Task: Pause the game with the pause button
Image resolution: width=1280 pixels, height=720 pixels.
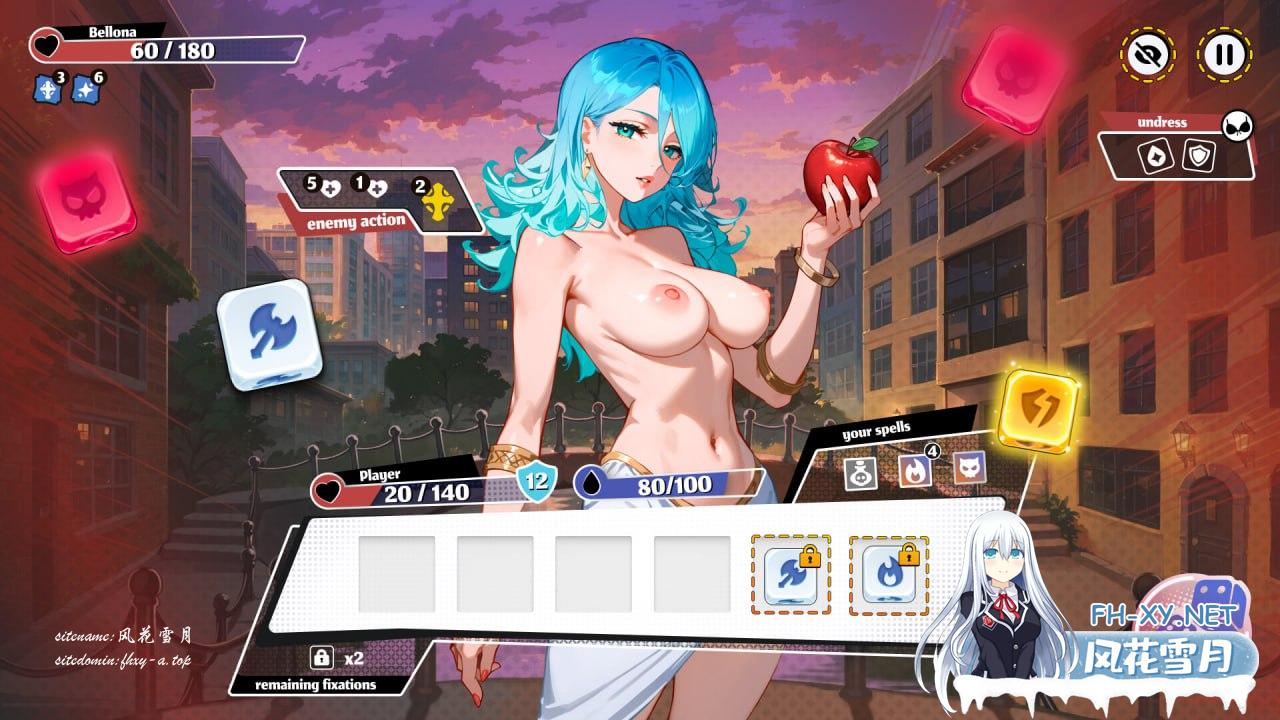Action: (x=1223, y=53)
